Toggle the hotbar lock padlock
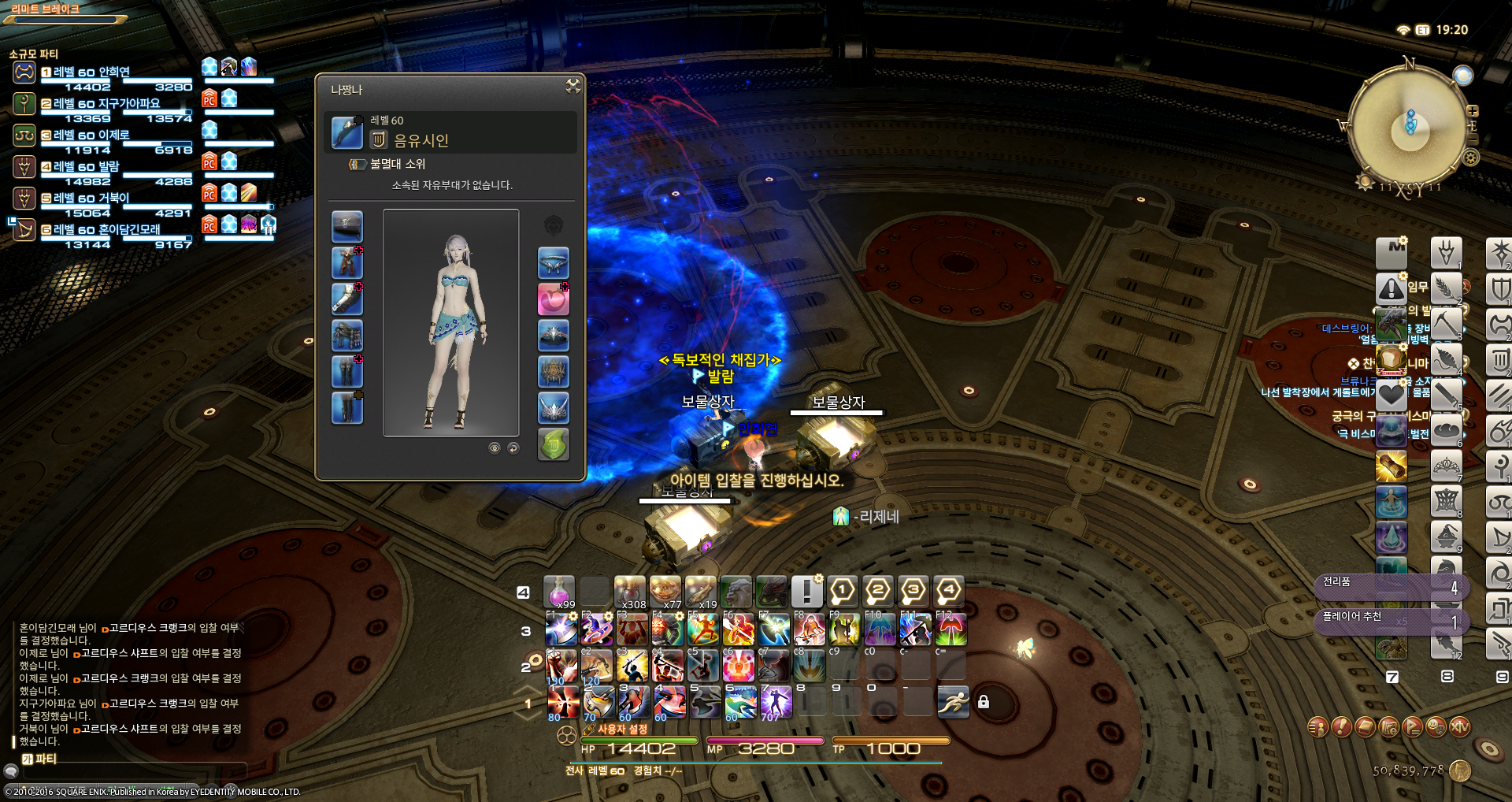1512x802 pixels. point(984,701)
